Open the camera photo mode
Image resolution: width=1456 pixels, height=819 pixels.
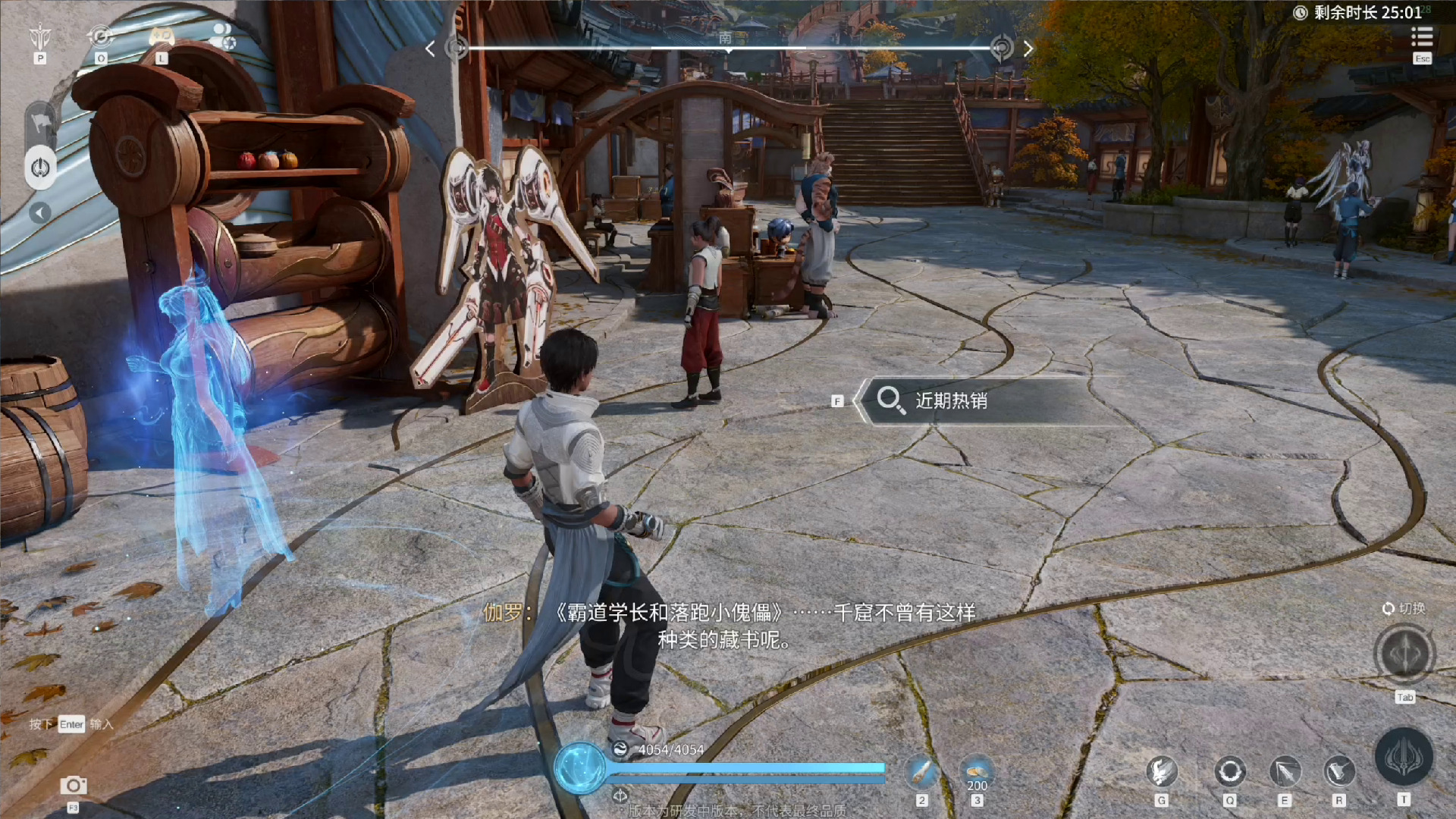click(74, 786)
